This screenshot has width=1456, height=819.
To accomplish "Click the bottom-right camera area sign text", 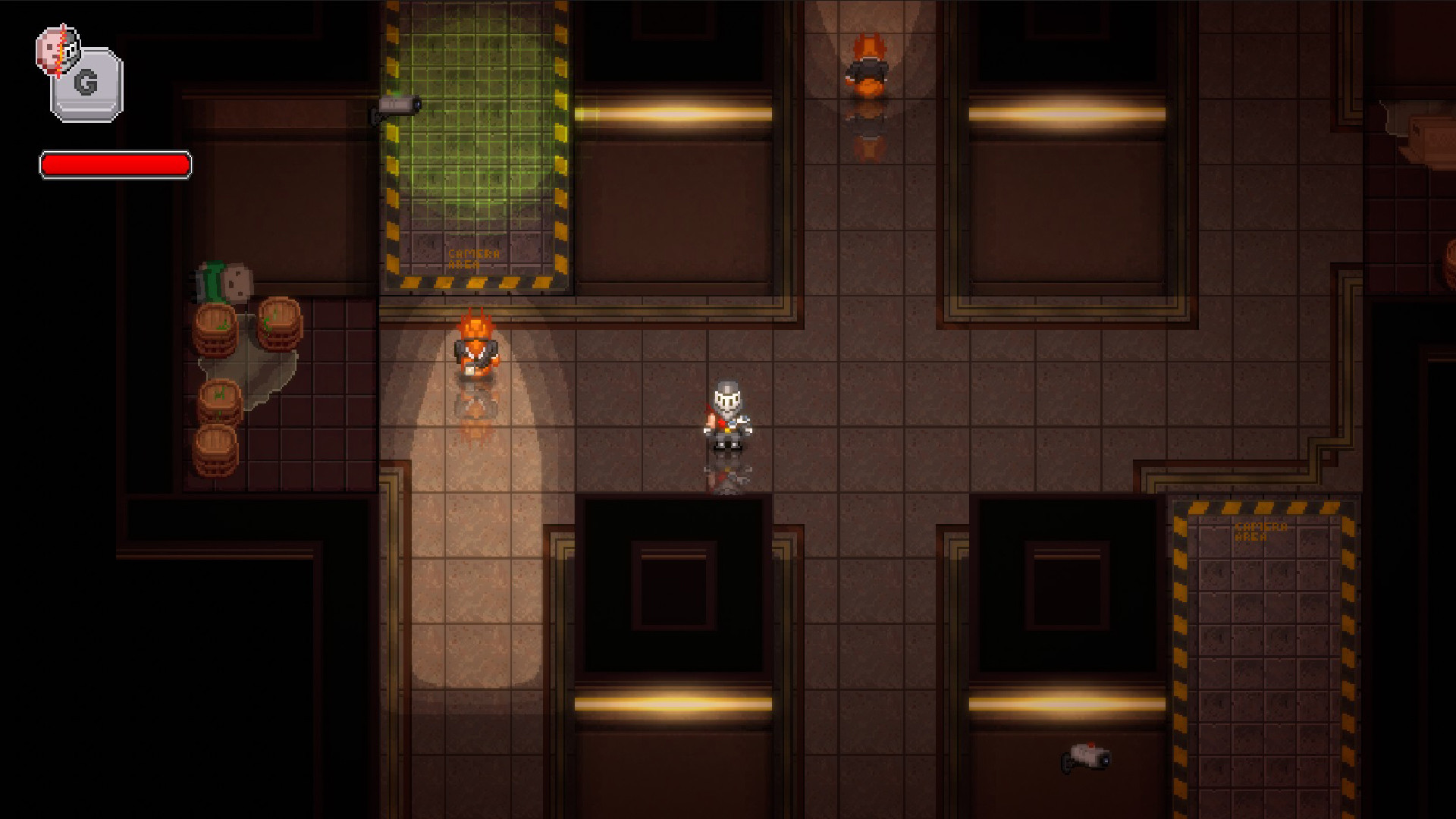I will click(1259, 531).
